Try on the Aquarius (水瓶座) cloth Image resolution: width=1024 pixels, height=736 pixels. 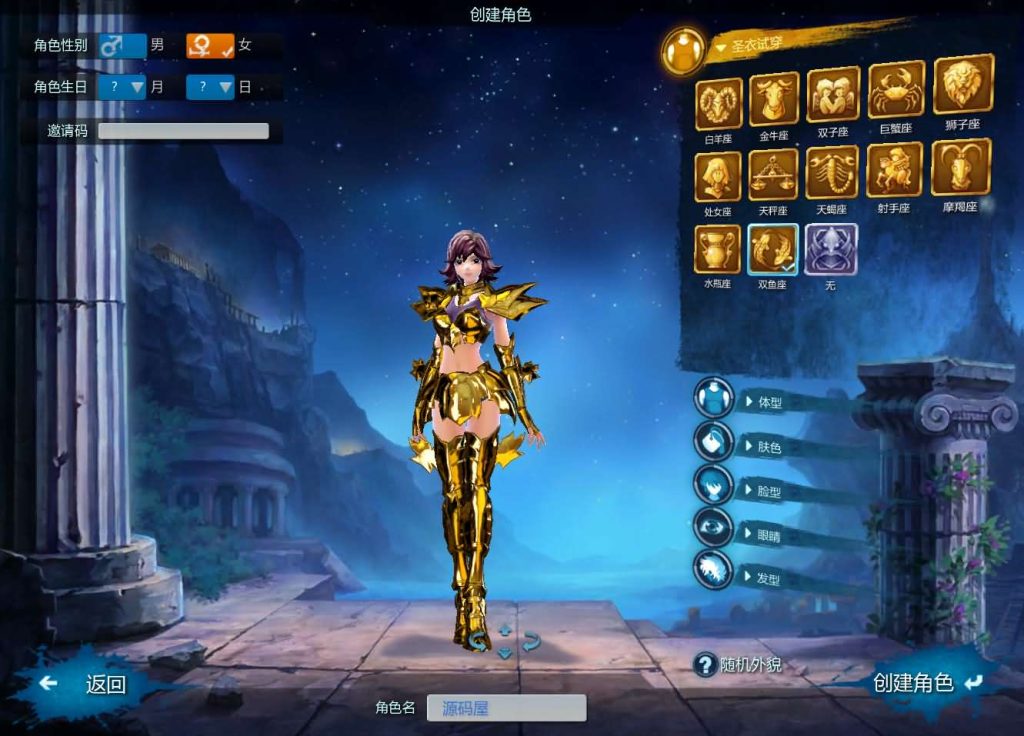pos(718,249)
